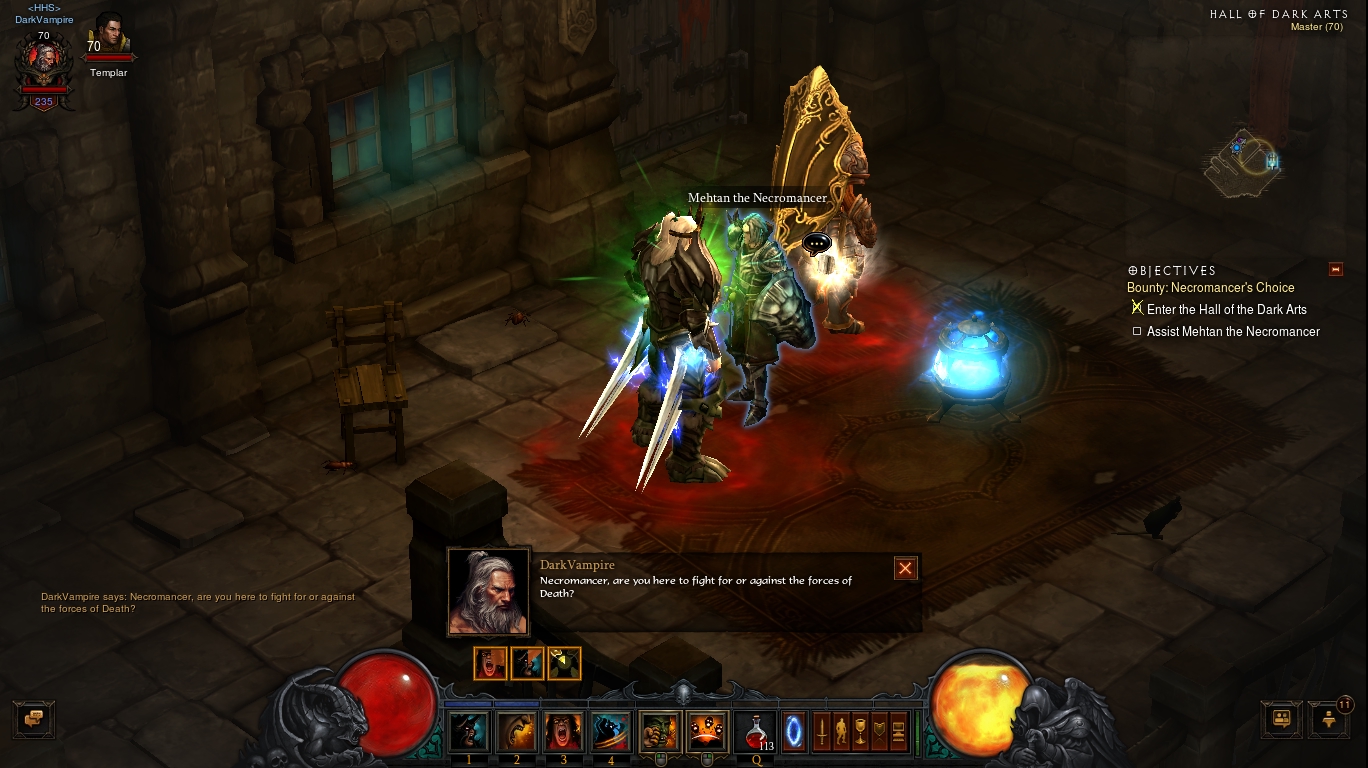Close the DarkVampire dialogue box
The height and width of the screenshot is (768, 1368).
[905, 568]
